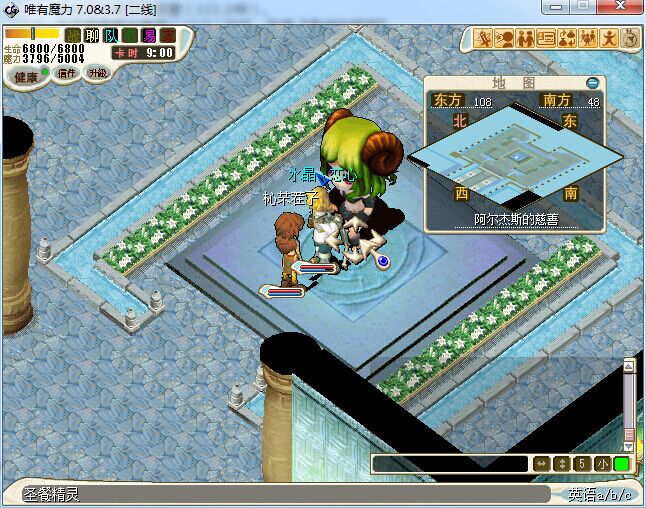Open the ID card menu icon
Screen dimensions: 646x508
tap(546, 39)
